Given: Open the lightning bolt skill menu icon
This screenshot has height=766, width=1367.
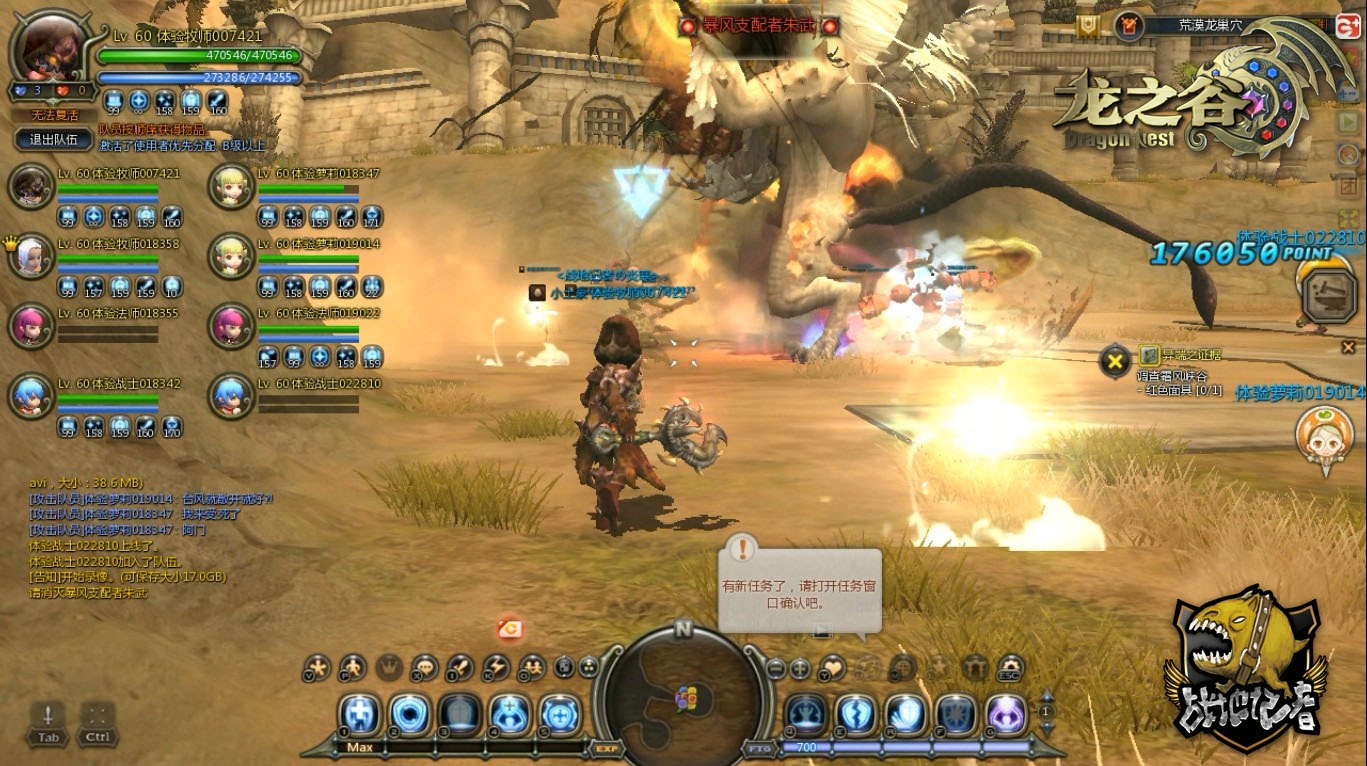Looking at the screenshot, I should click(x=496, y=667).
